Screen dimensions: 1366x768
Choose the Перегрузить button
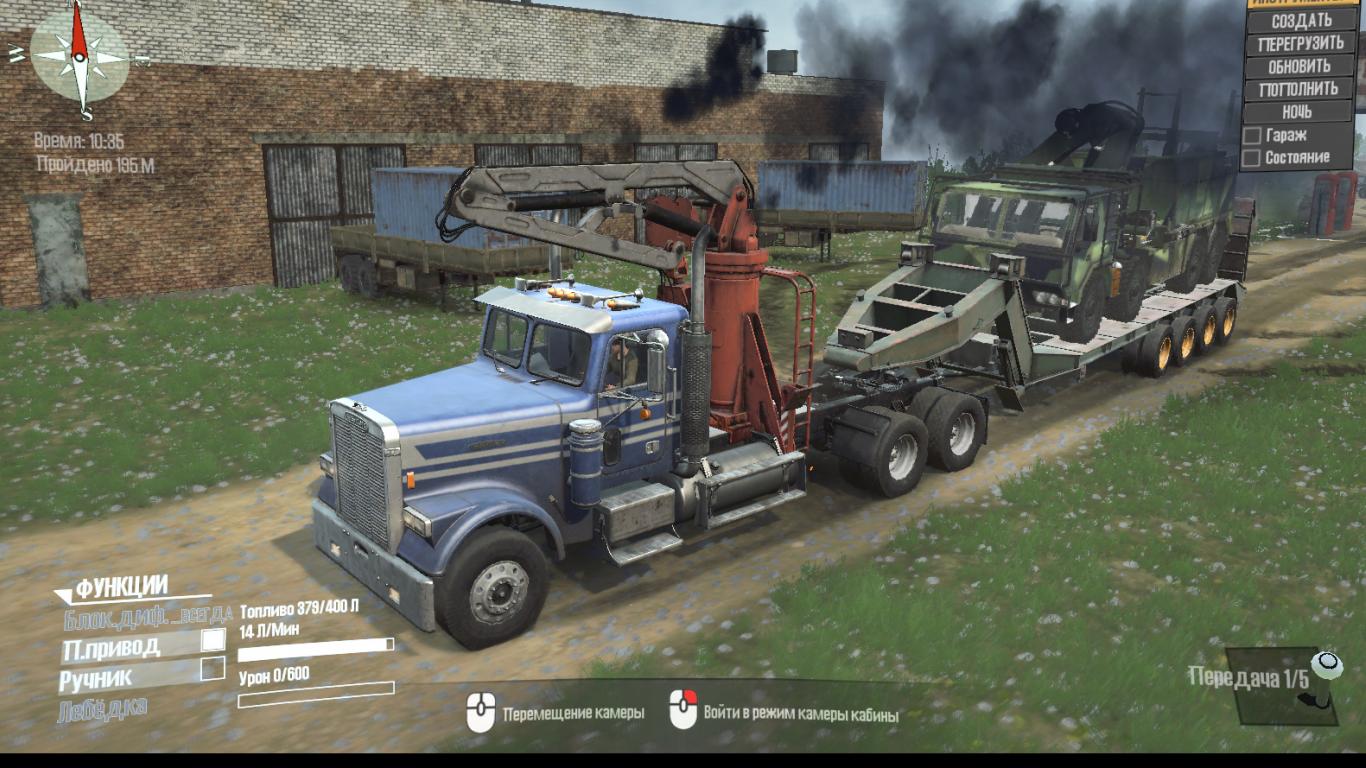click(1300, 44)
